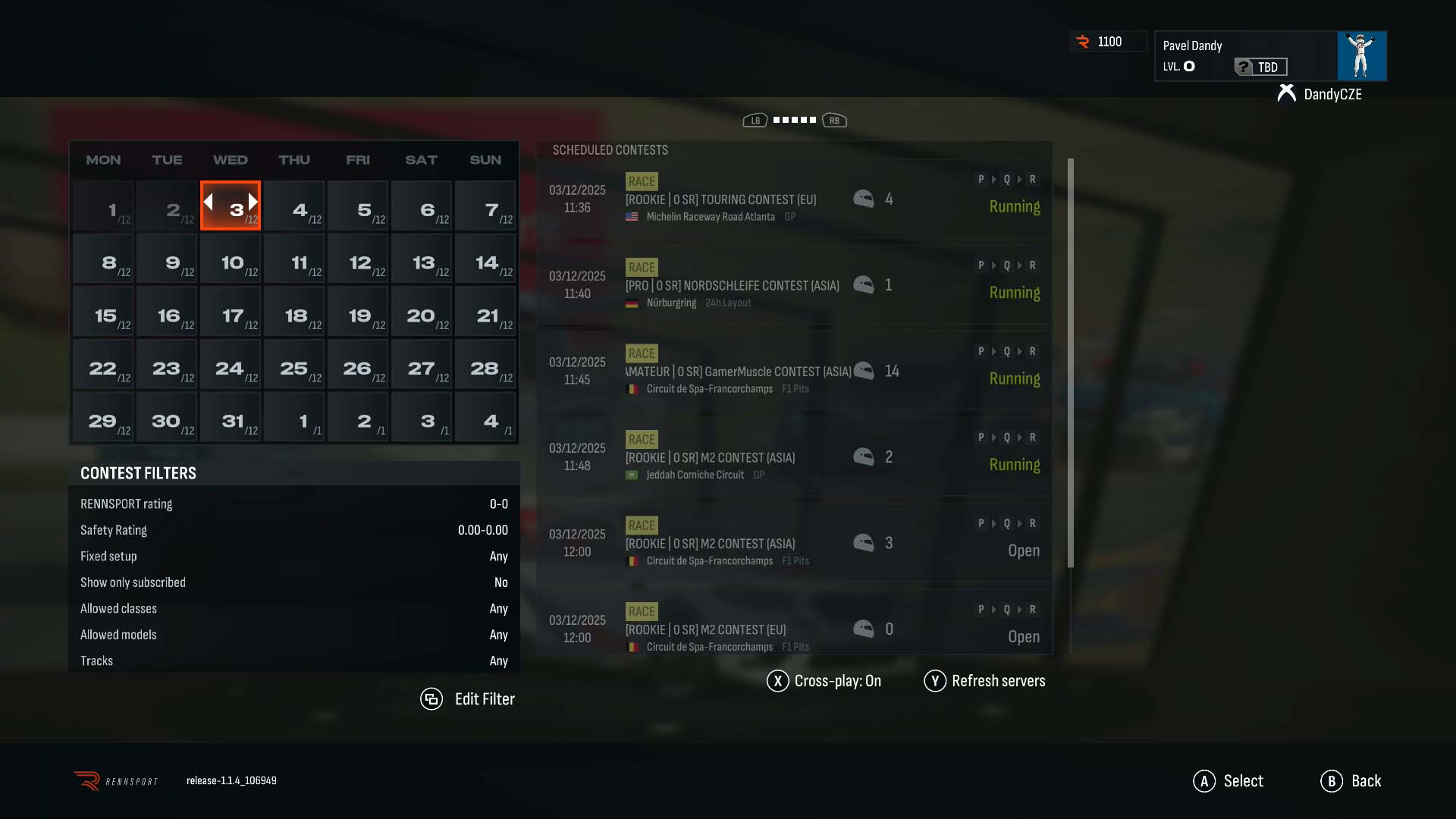Change the RENNSPORT rating filter
Image resolution: width=1456 pixels, height=819 pixels.
click(x=294, y=504)
